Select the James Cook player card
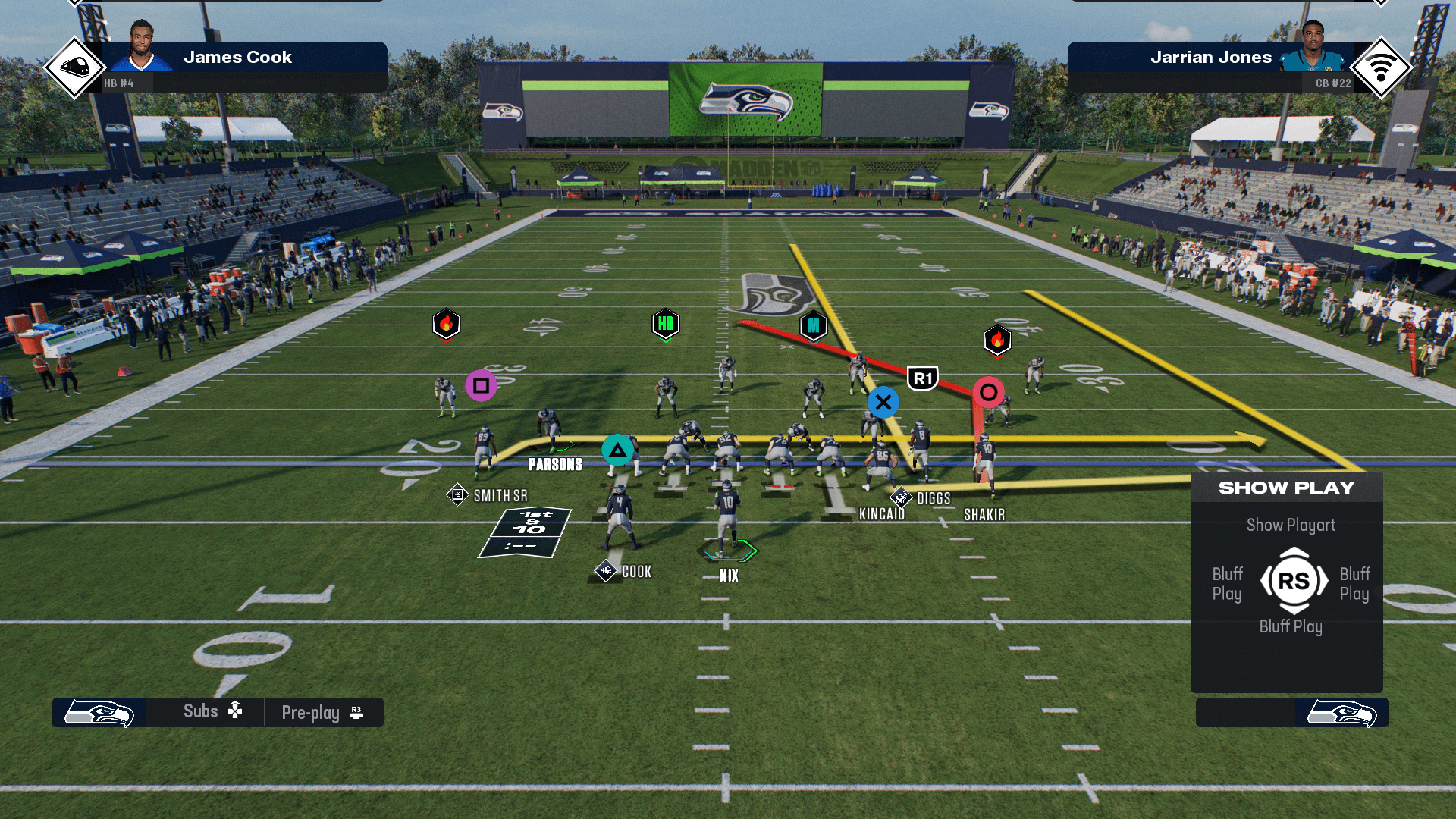 [x=237, y=58]
